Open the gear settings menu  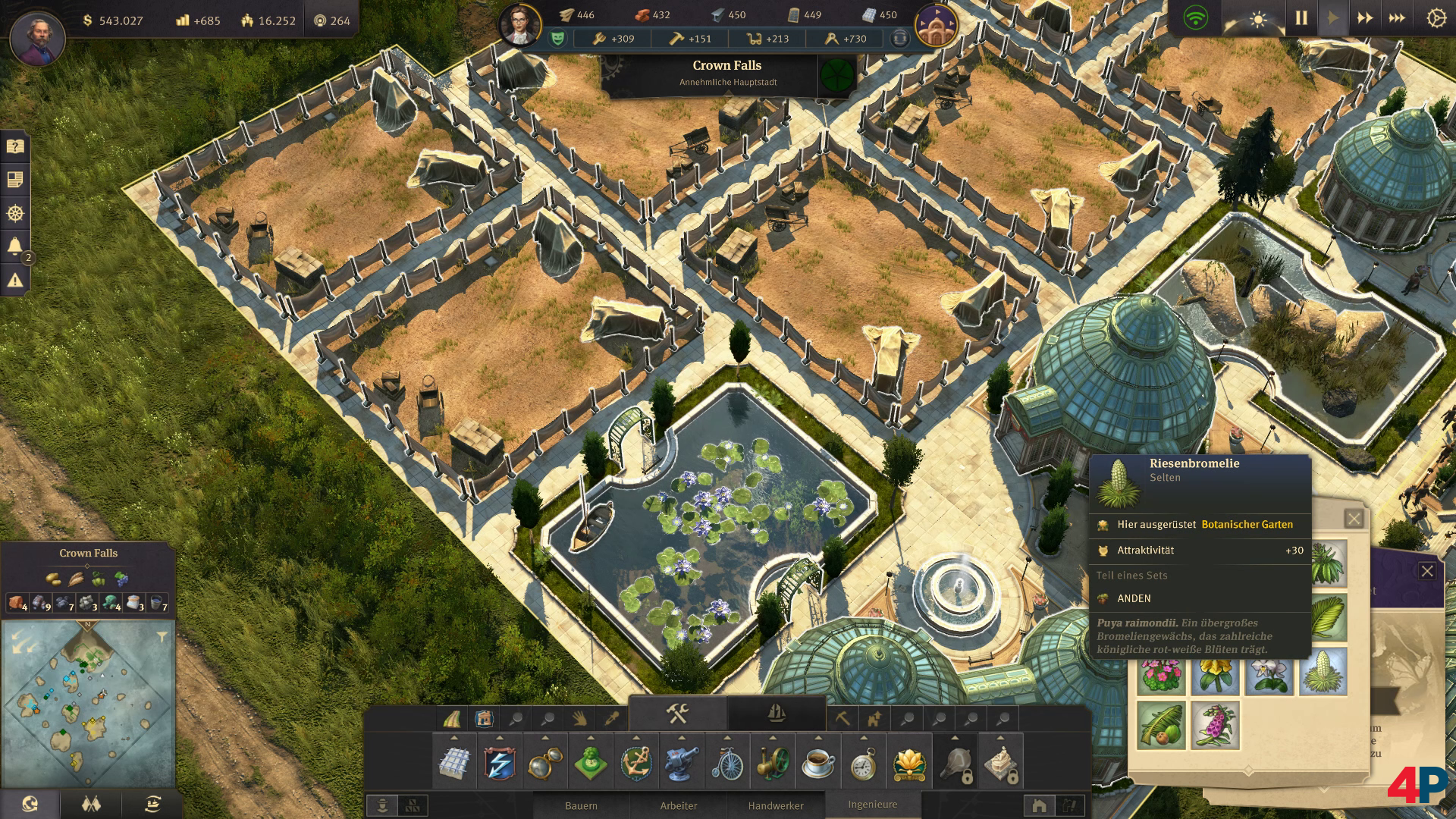tap(1436, 18)
